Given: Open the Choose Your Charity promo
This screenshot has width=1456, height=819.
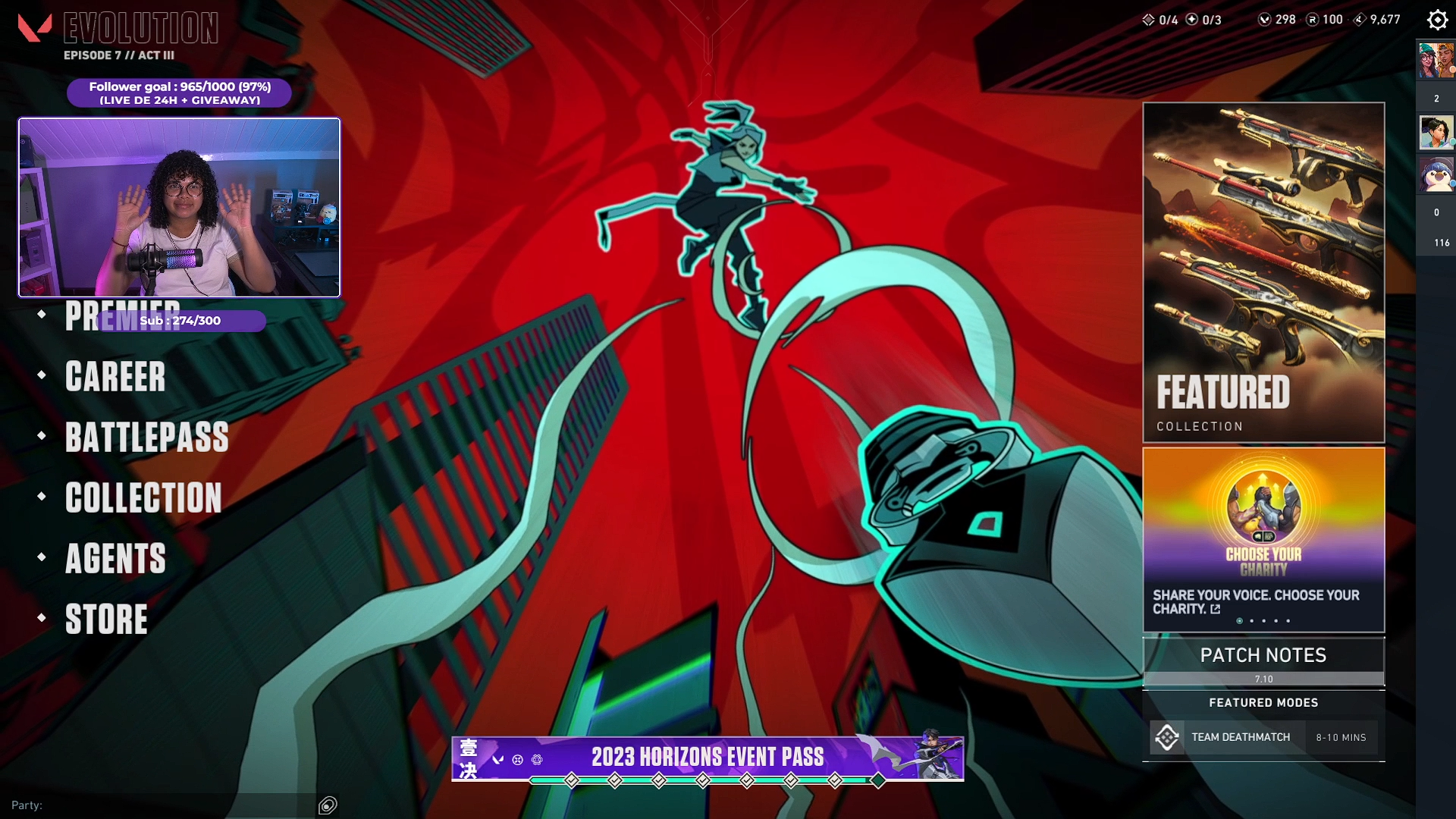Looking at the screenshot, I should pyautogui.click(x=1263, y=539).
